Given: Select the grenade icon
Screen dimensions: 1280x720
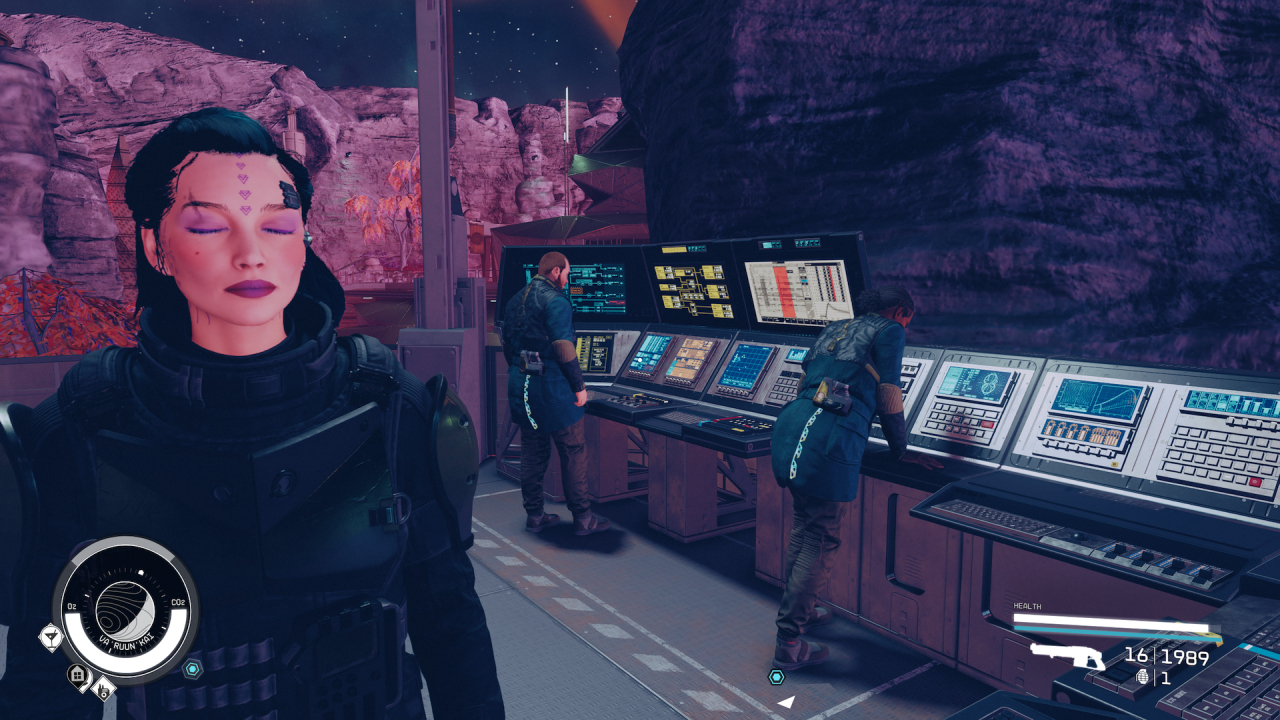Looking at the screenshot, I should click(1144, 677).
